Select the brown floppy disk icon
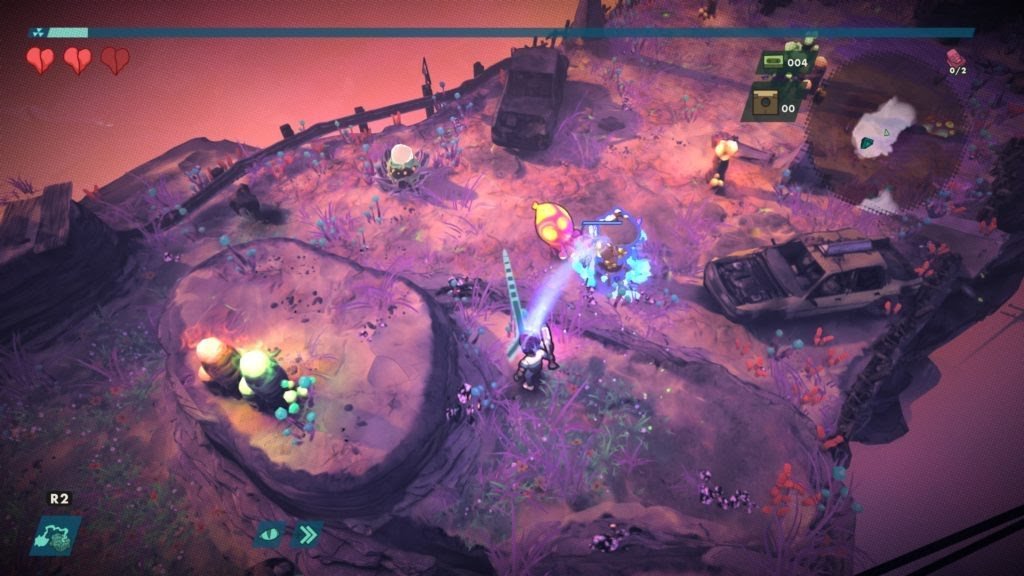This screenshot has width=1024, height=576. click(766, 103)
